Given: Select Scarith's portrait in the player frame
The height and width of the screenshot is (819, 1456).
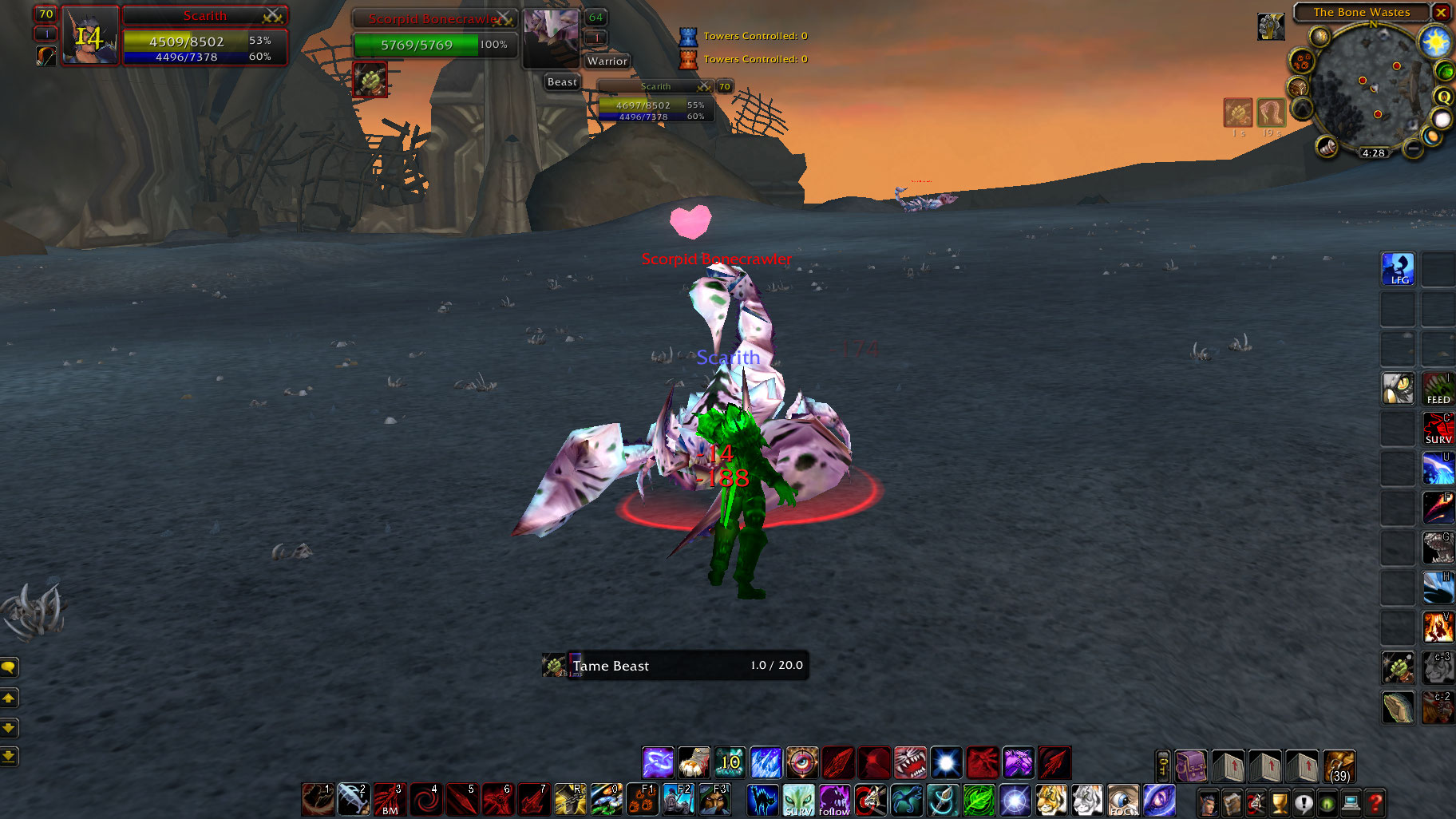Looking at the screenshot, I should pos(89,35).
